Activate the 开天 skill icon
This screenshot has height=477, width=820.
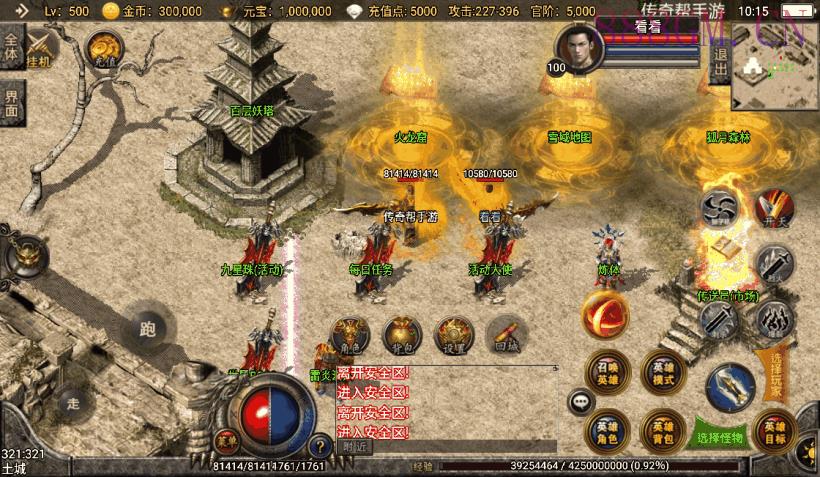[773, 209]
